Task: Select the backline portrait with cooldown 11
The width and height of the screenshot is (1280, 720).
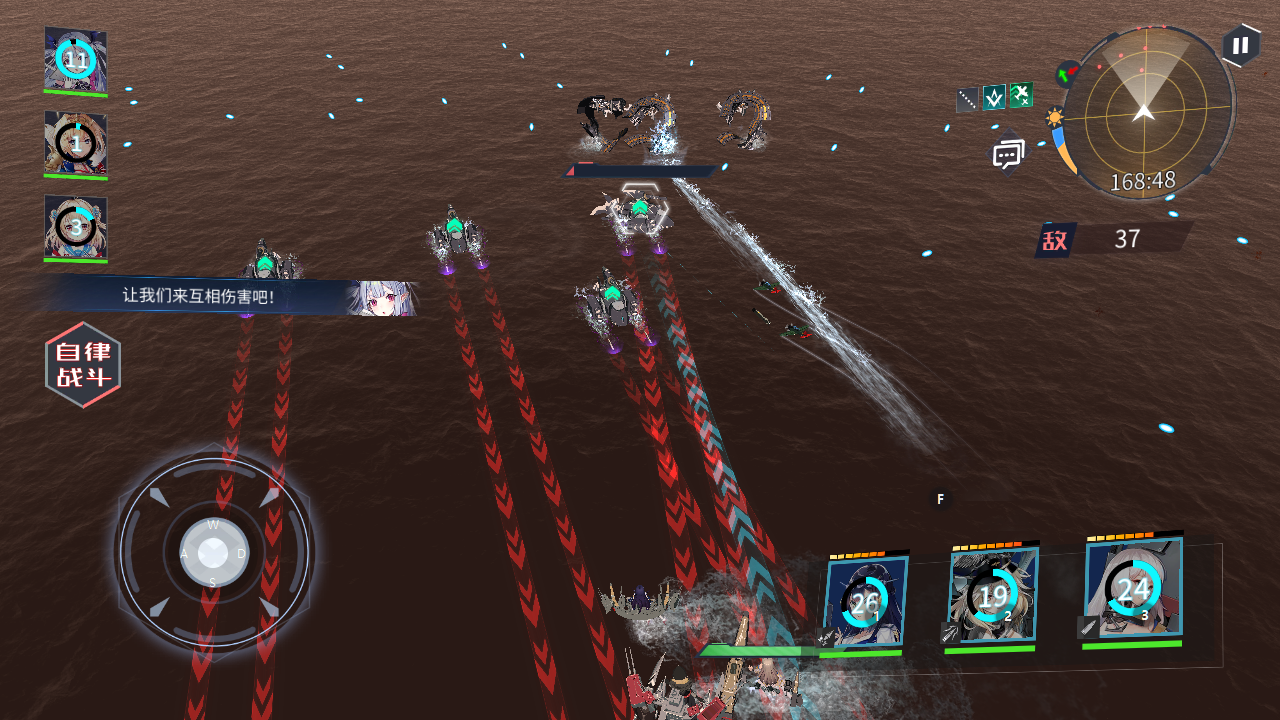Action: click(76, 61)
